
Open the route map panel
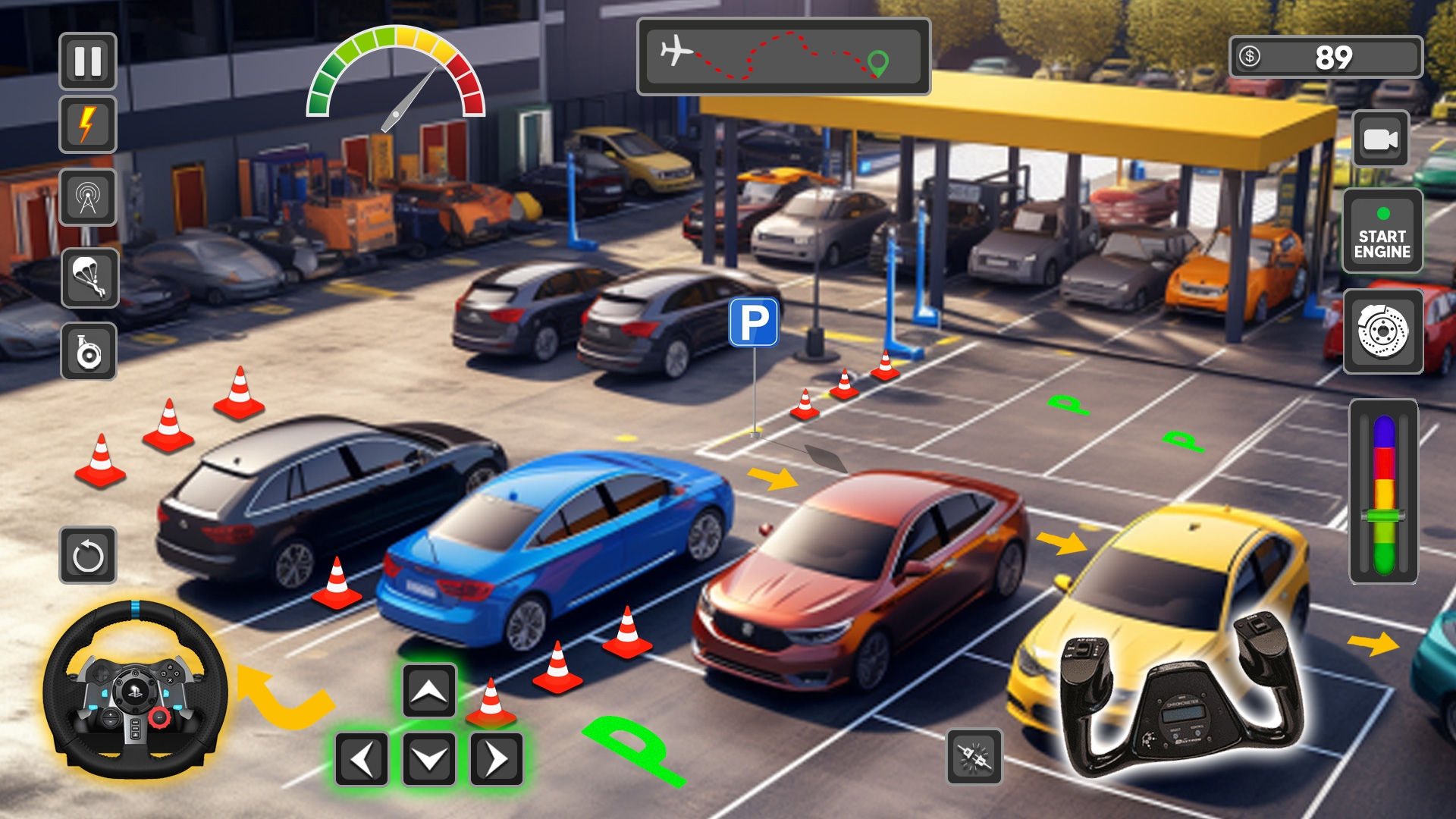tap(783, 57)
